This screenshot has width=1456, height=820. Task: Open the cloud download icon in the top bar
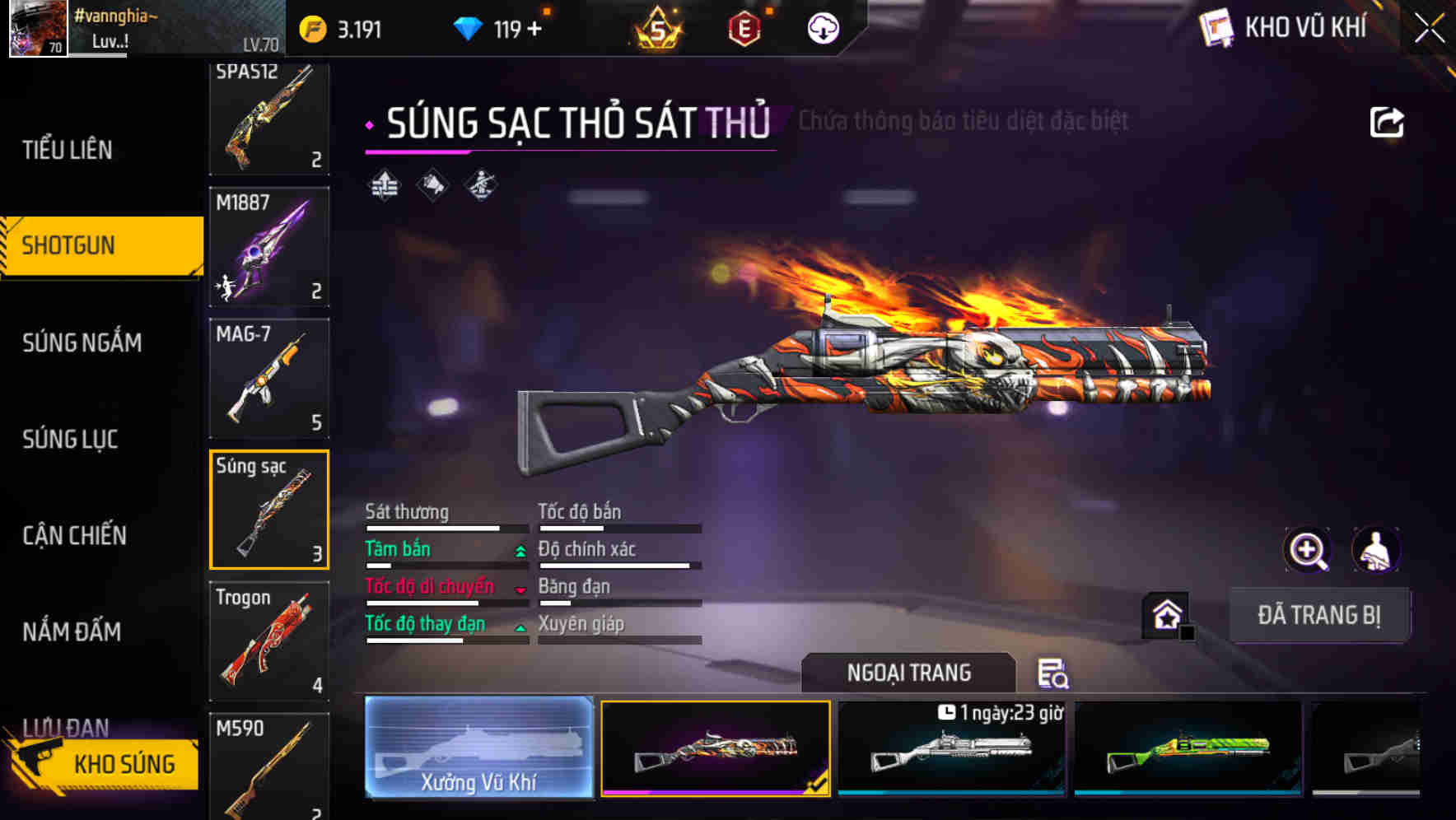821,30
